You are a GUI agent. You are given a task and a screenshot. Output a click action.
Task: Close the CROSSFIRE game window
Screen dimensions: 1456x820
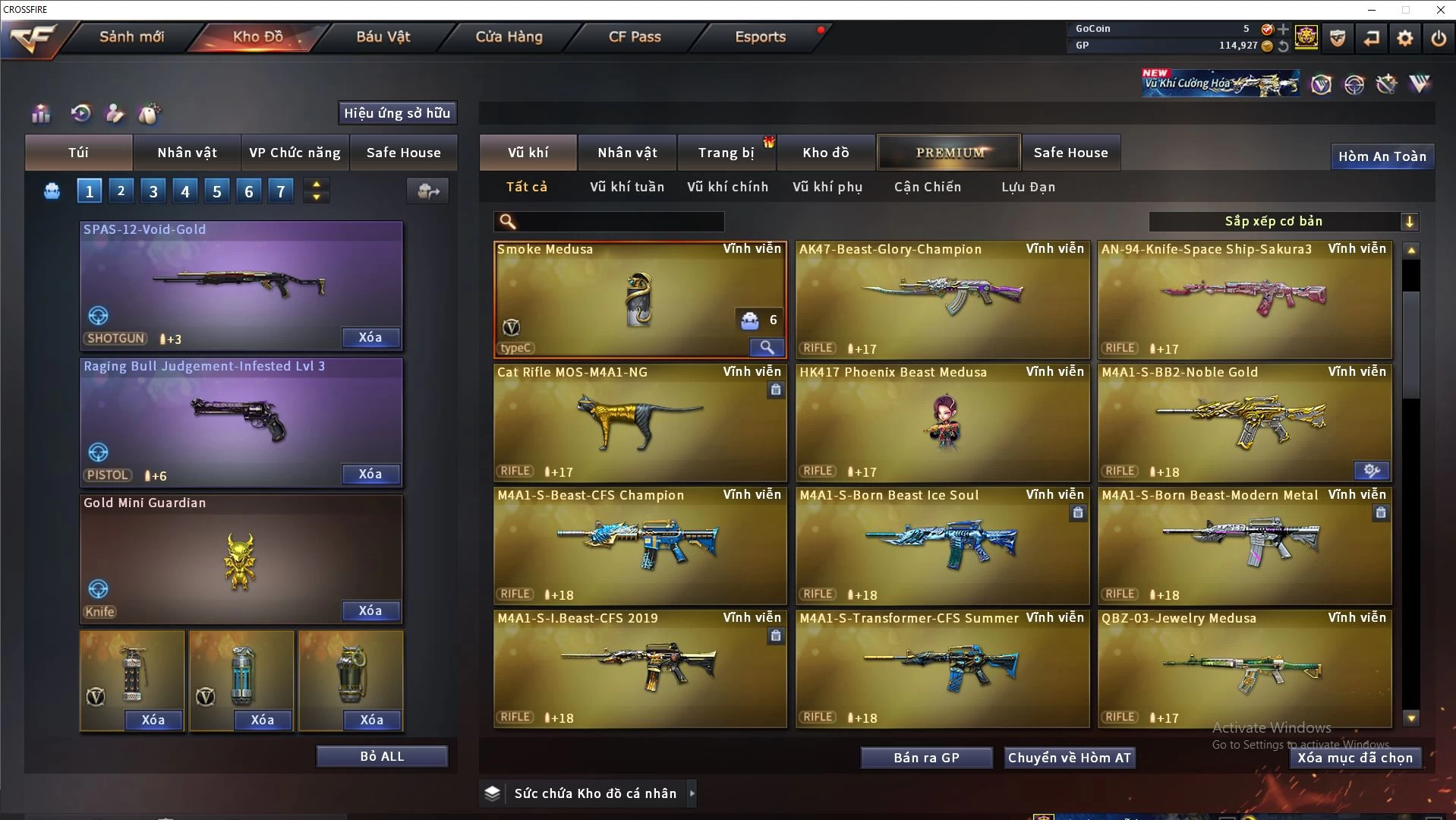coord(1440,10)
